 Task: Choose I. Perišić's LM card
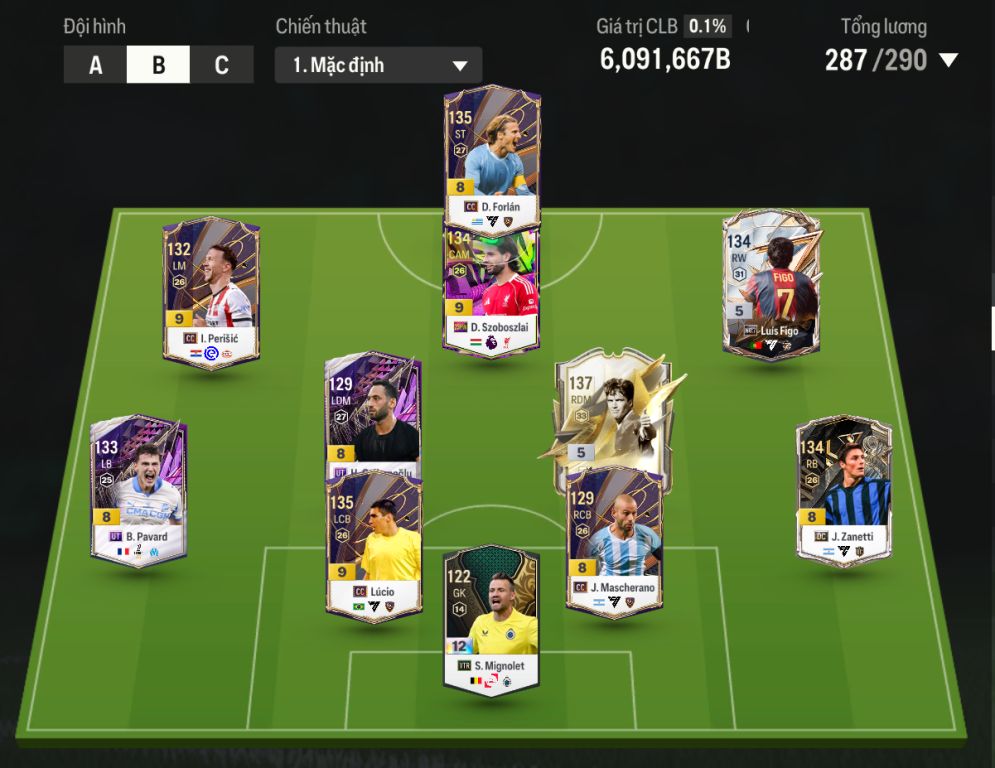pos(211,290)
